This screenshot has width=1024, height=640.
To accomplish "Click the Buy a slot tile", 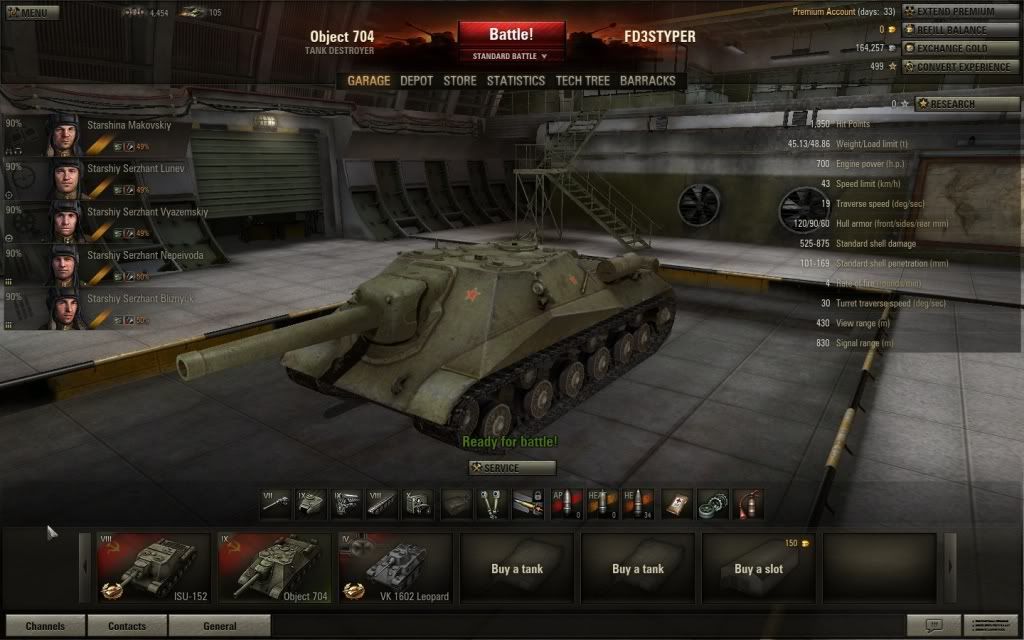I will (x=759, y=567).
